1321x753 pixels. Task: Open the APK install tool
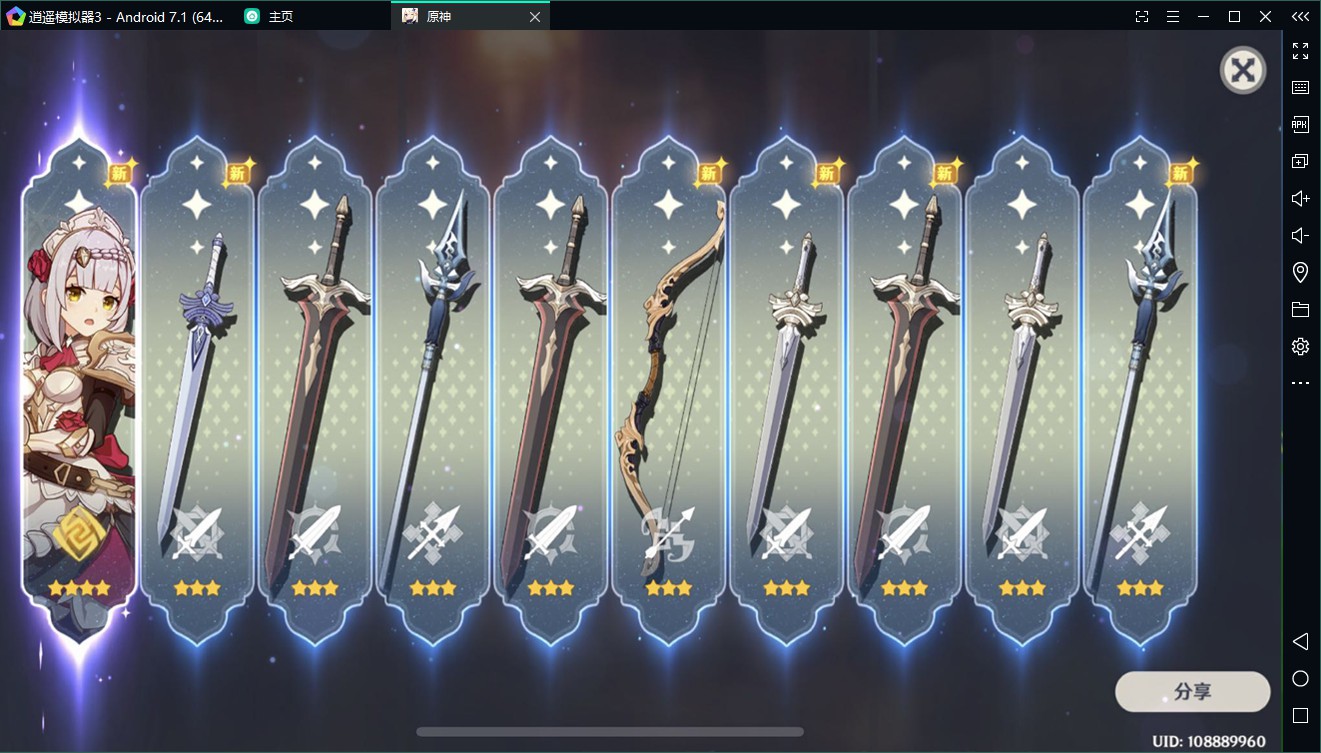(1300, 125)
